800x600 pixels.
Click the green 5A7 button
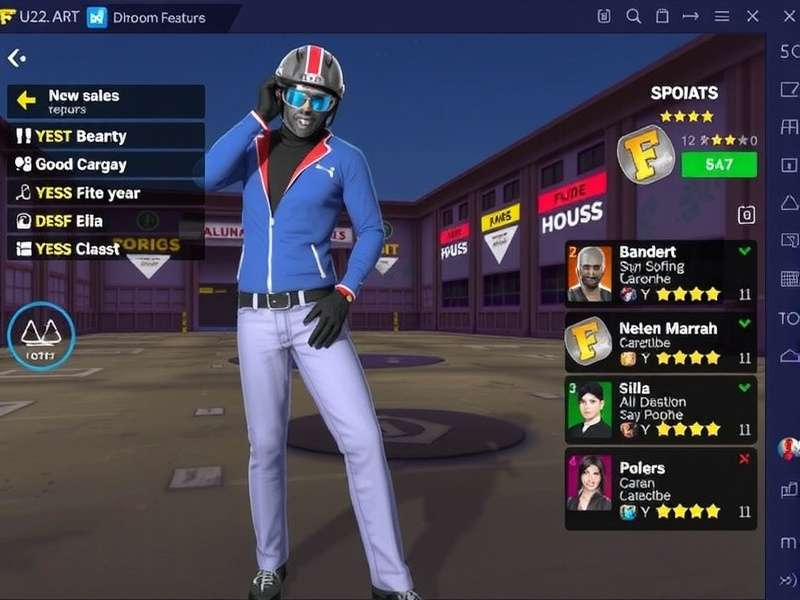[x=718, y=164]
